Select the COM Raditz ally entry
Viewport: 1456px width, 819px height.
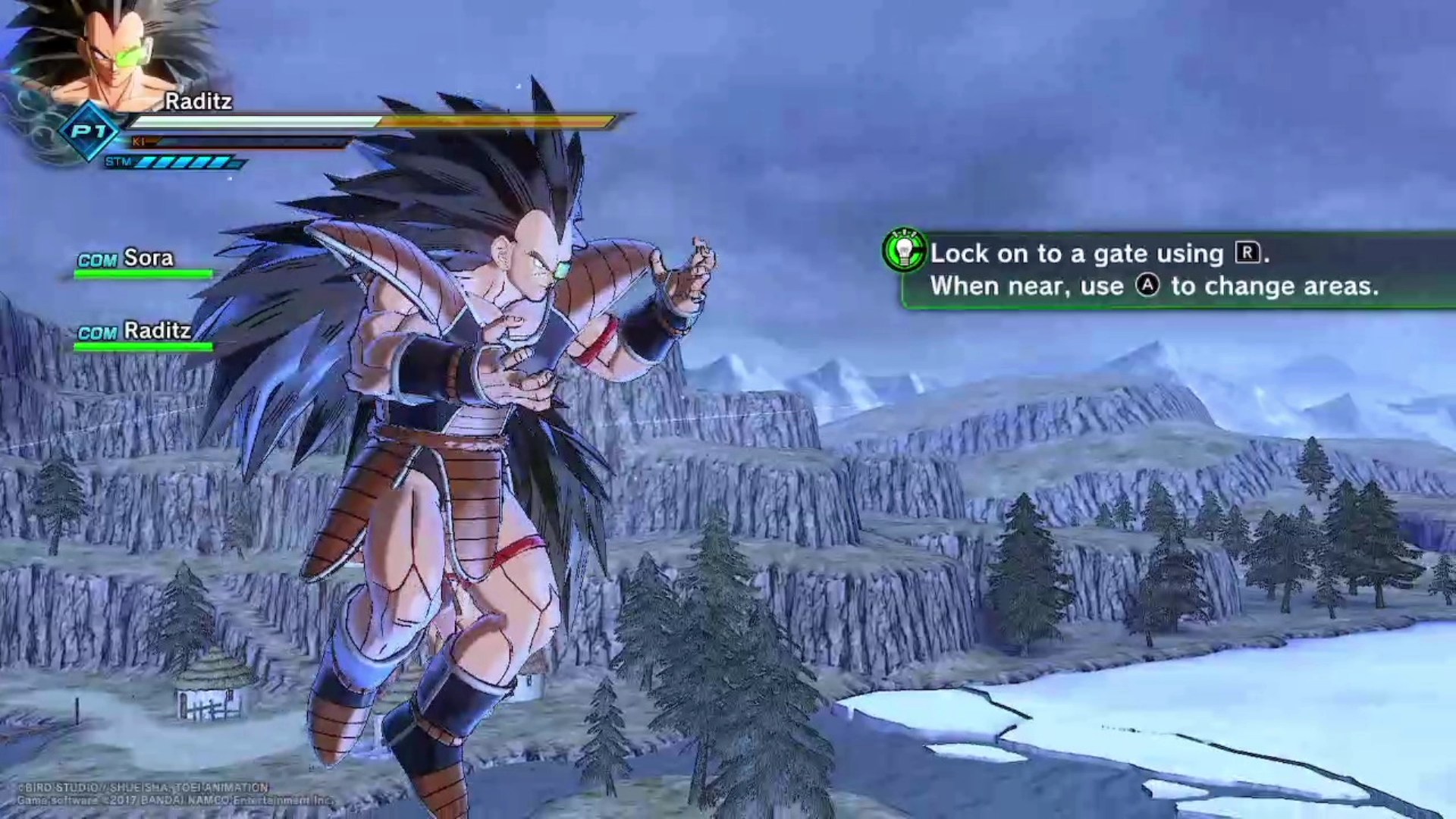[135, 332]
